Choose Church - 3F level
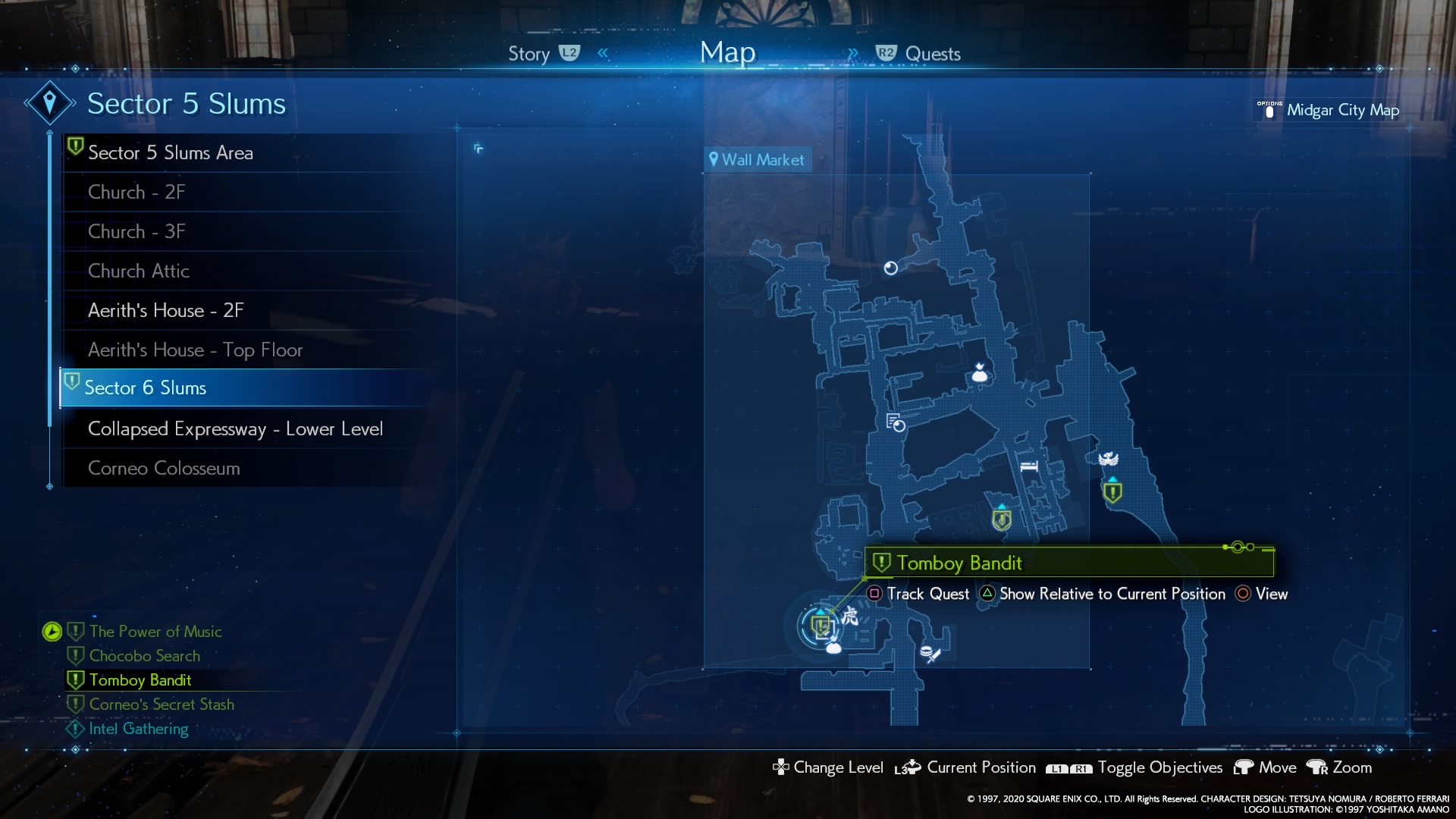The image size is (1456, 819). (x=136, y=231)
